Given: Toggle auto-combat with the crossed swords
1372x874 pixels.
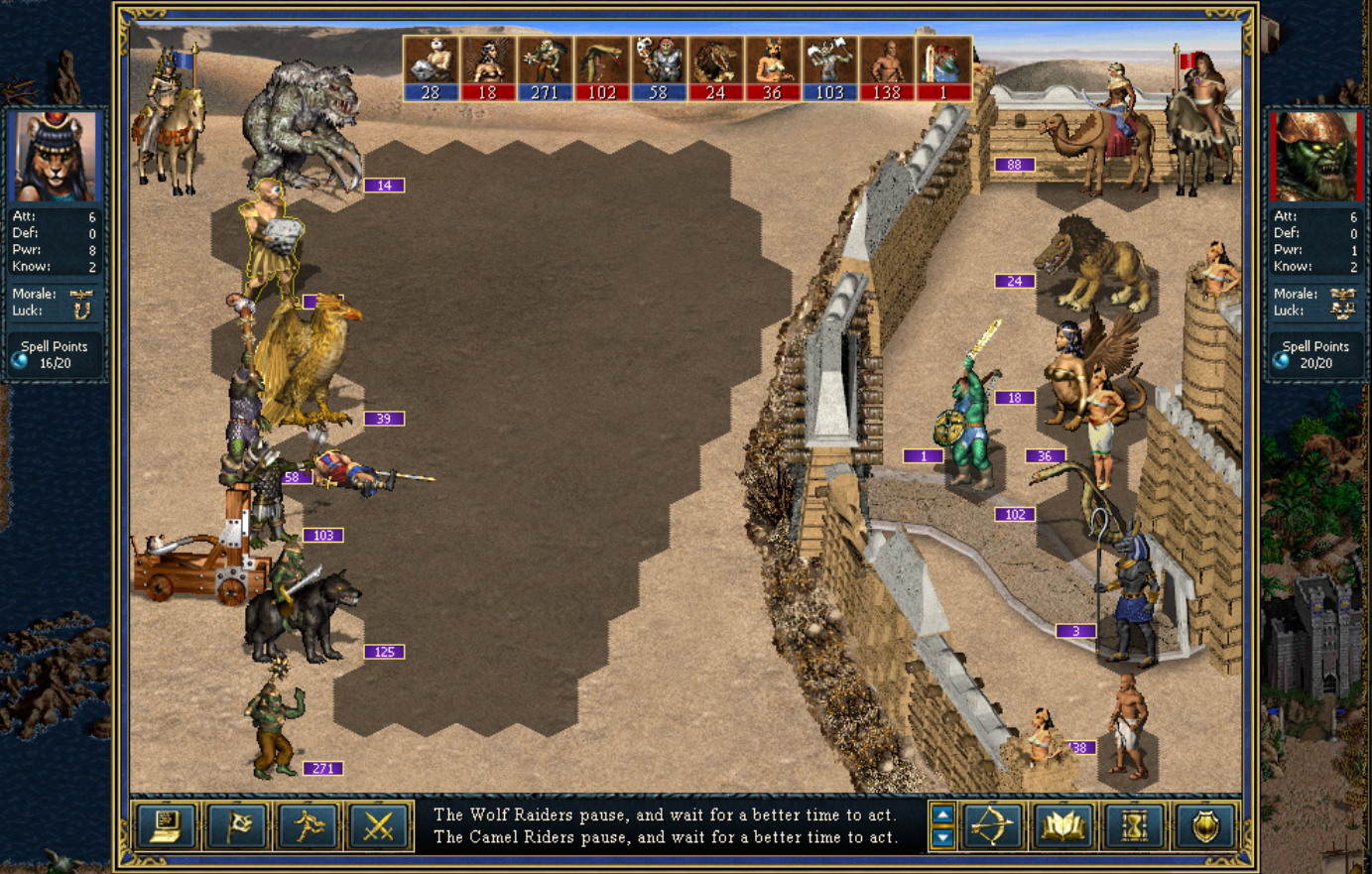Looking at the screenshot, I should pos(378,825).
